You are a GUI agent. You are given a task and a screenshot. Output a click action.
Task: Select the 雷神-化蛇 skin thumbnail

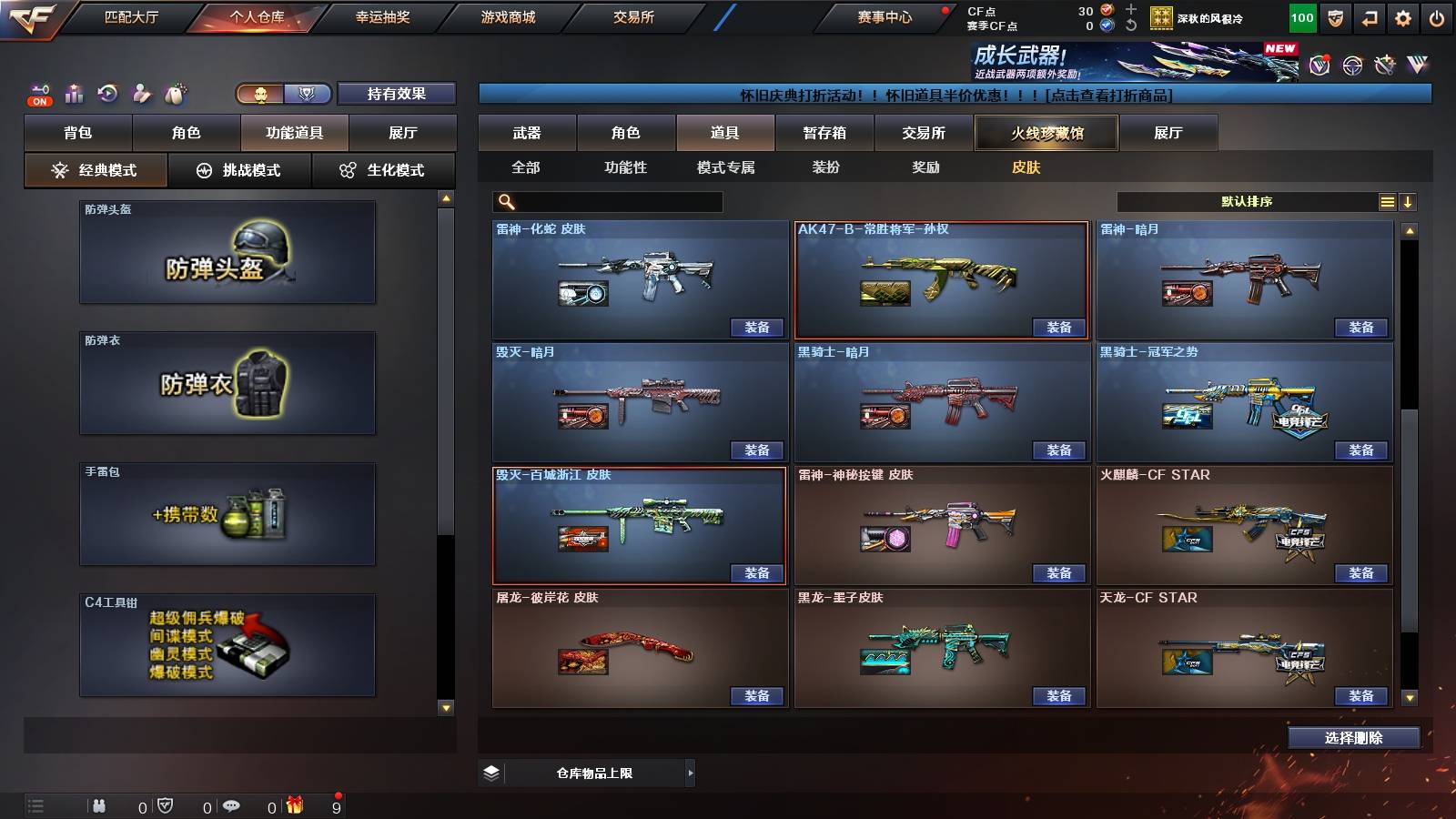[637, 278]
